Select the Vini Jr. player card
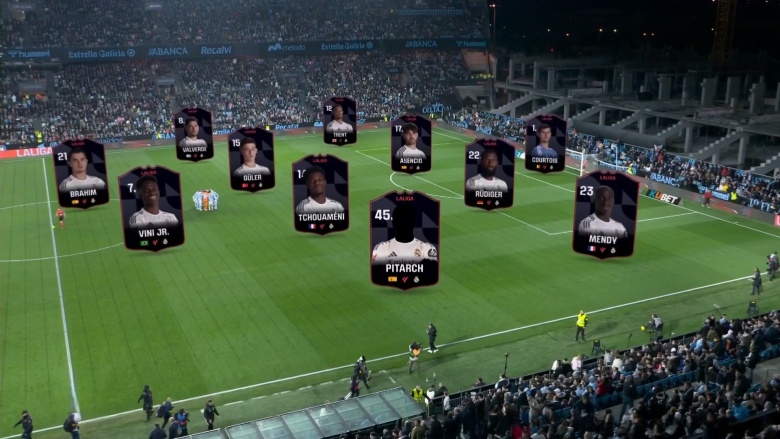 click(151, 208)
